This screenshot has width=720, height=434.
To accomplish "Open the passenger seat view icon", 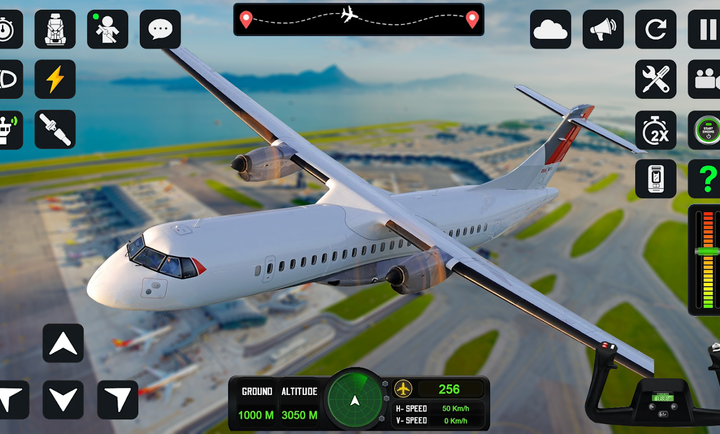I will pos(55,29).
